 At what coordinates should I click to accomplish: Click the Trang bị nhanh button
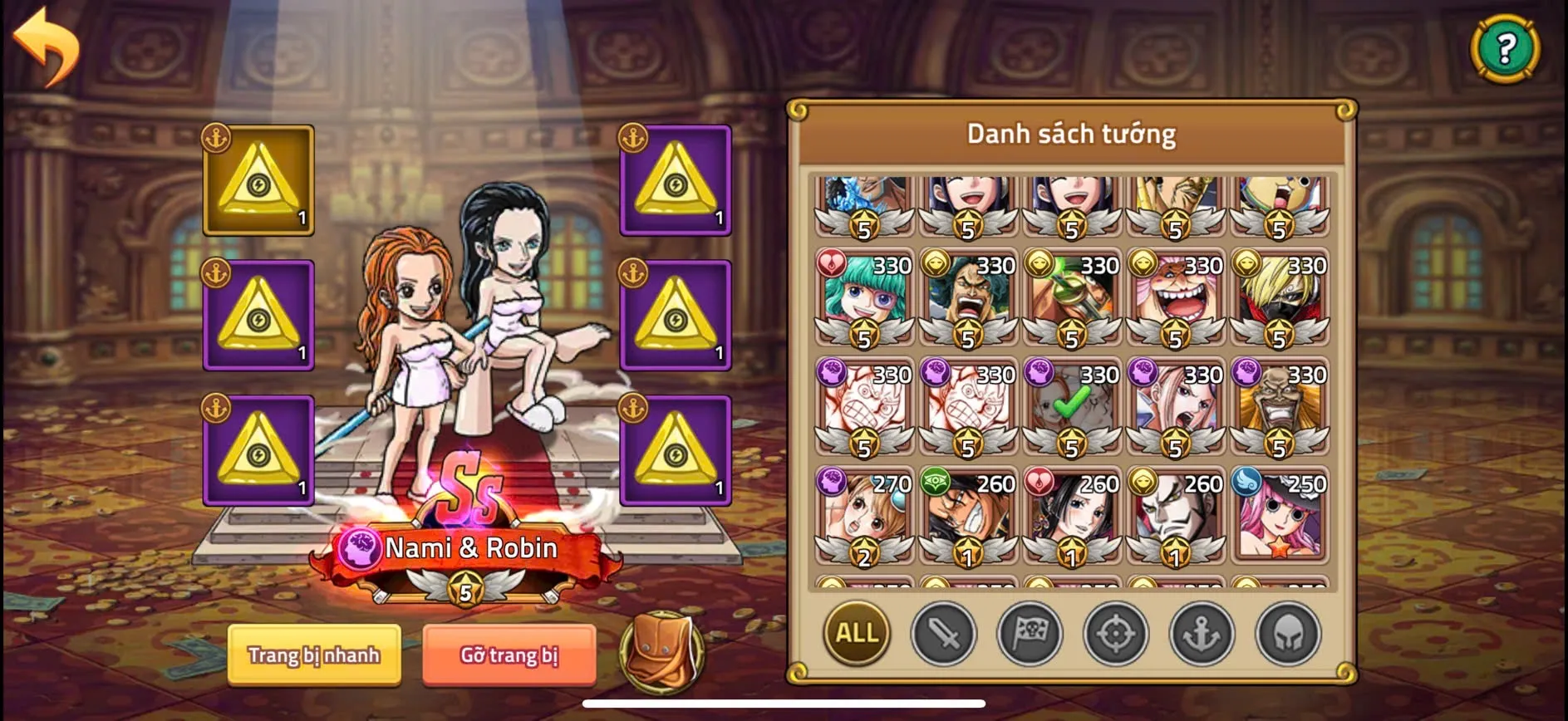coord(314,656)
